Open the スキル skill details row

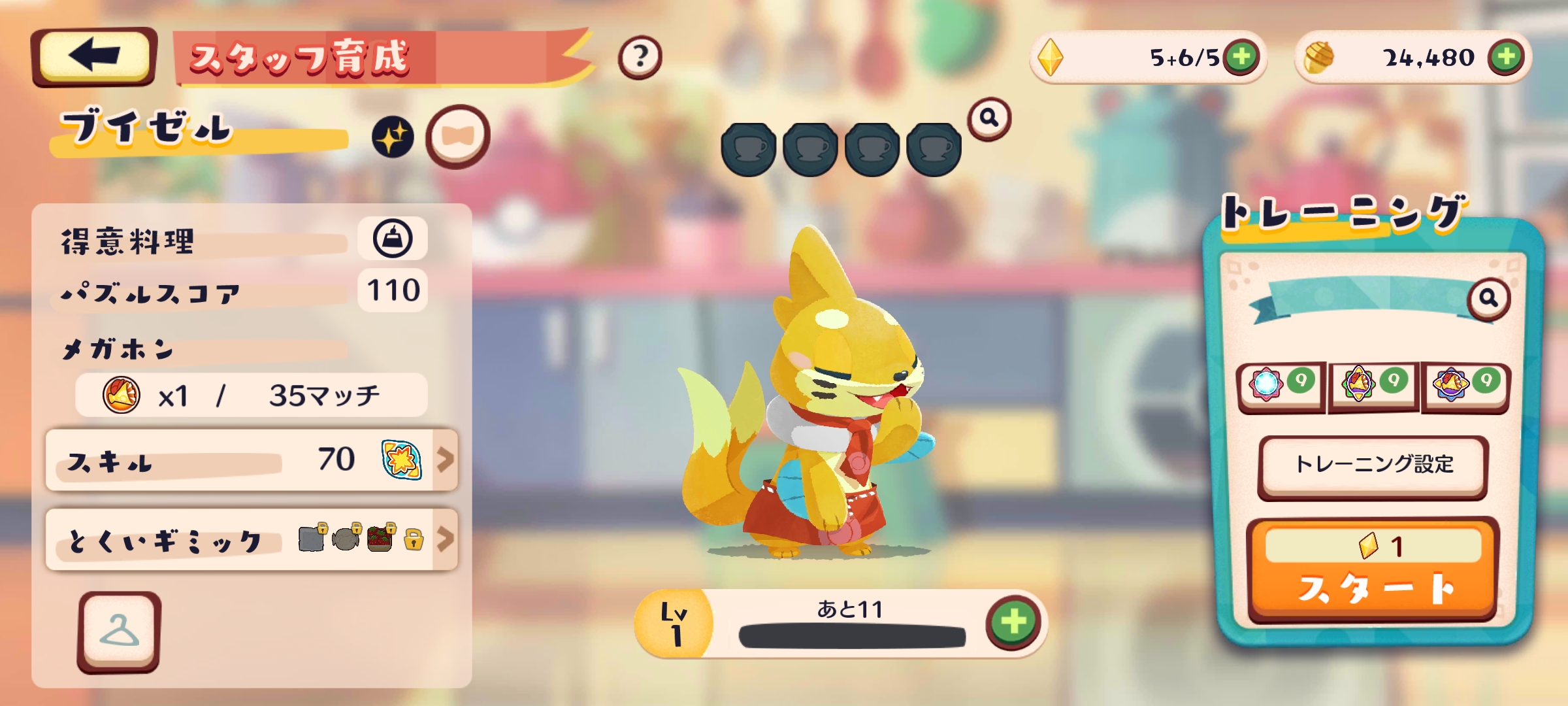252,460
